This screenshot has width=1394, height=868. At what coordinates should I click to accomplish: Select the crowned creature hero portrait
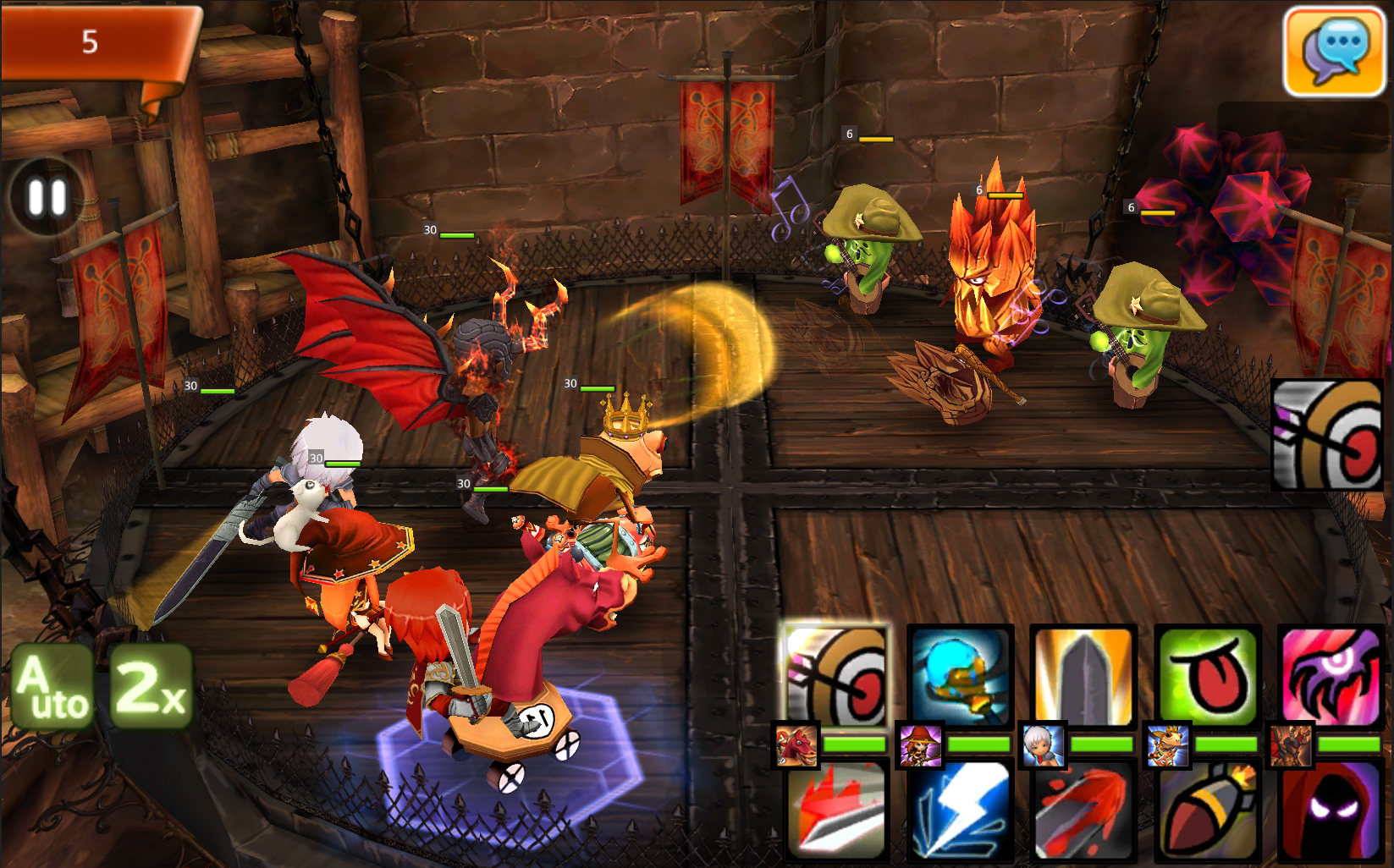(x=1167, y=745)
